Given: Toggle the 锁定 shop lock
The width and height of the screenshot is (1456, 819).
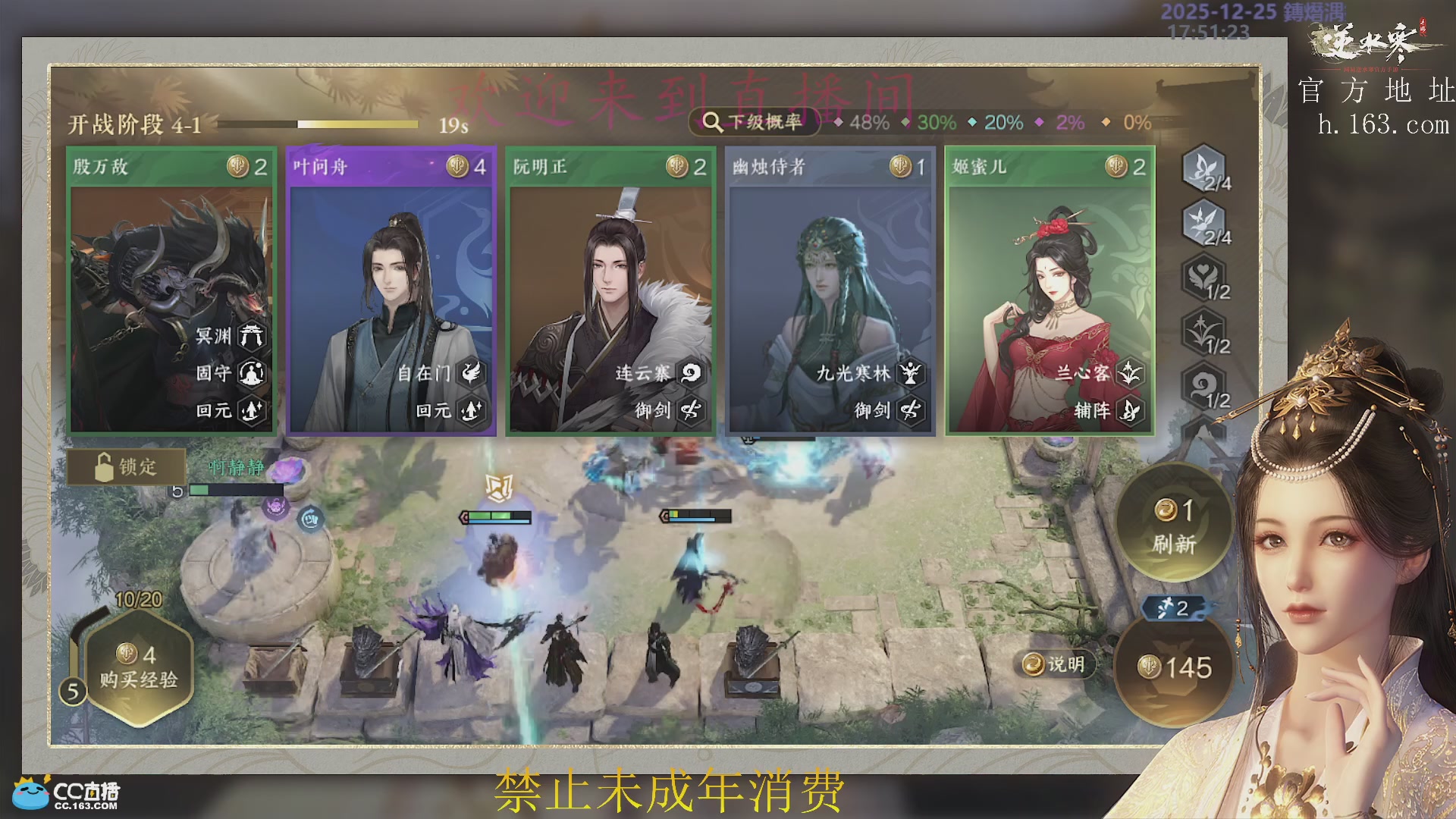Looking at the screenshot, I should click(x=125, y=467).
